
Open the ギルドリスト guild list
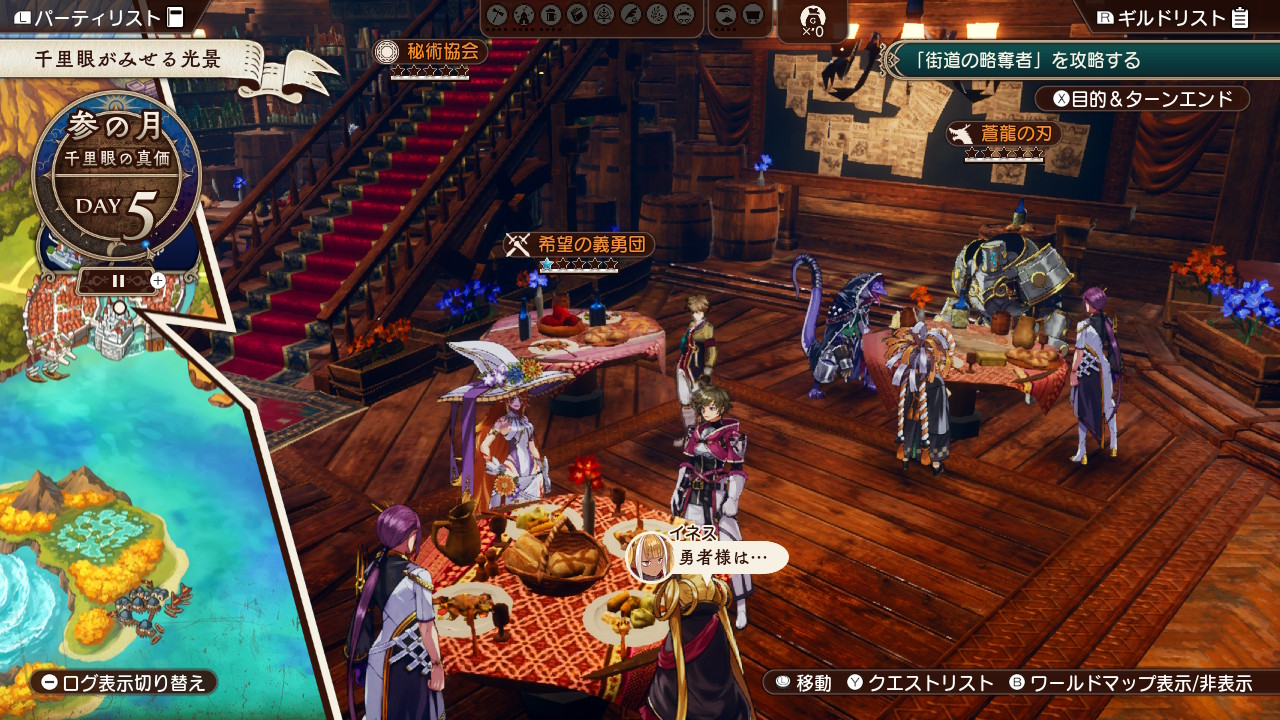coord(1172,17)
